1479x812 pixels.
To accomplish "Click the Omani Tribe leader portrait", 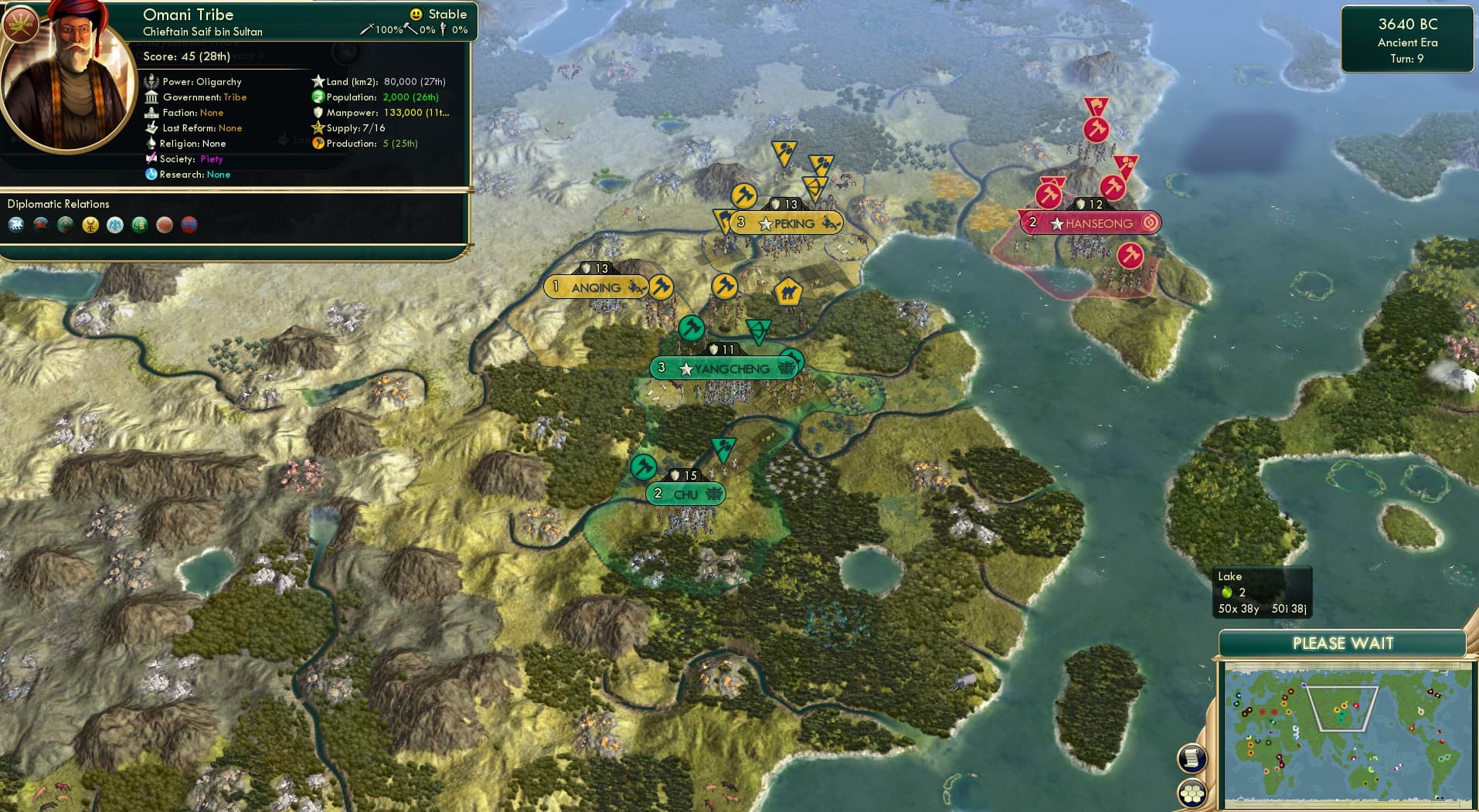I will 67,70.
